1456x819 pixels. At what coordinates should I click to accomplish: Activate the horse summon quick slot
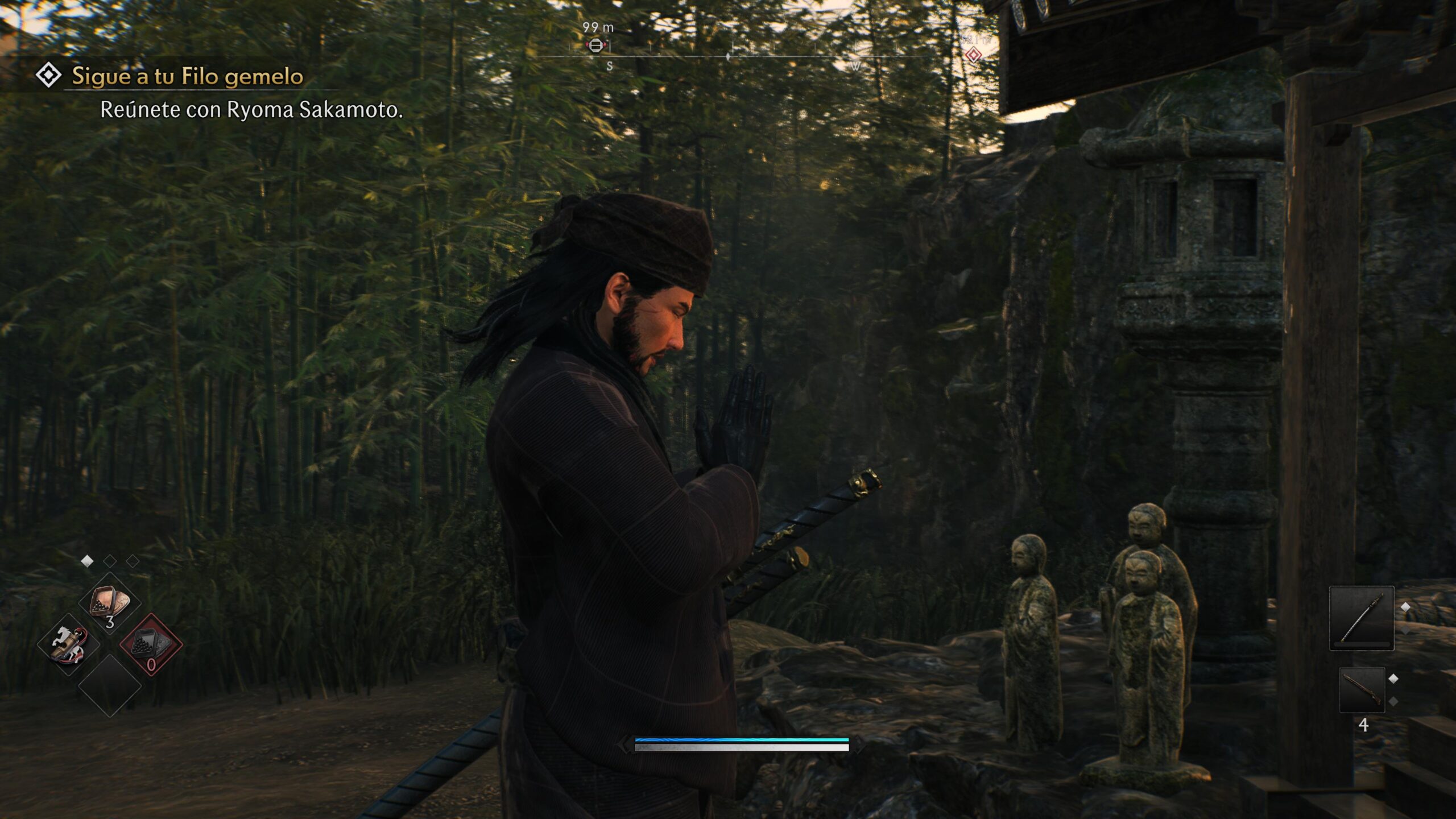pyautogui.click(x=68, y=645)
